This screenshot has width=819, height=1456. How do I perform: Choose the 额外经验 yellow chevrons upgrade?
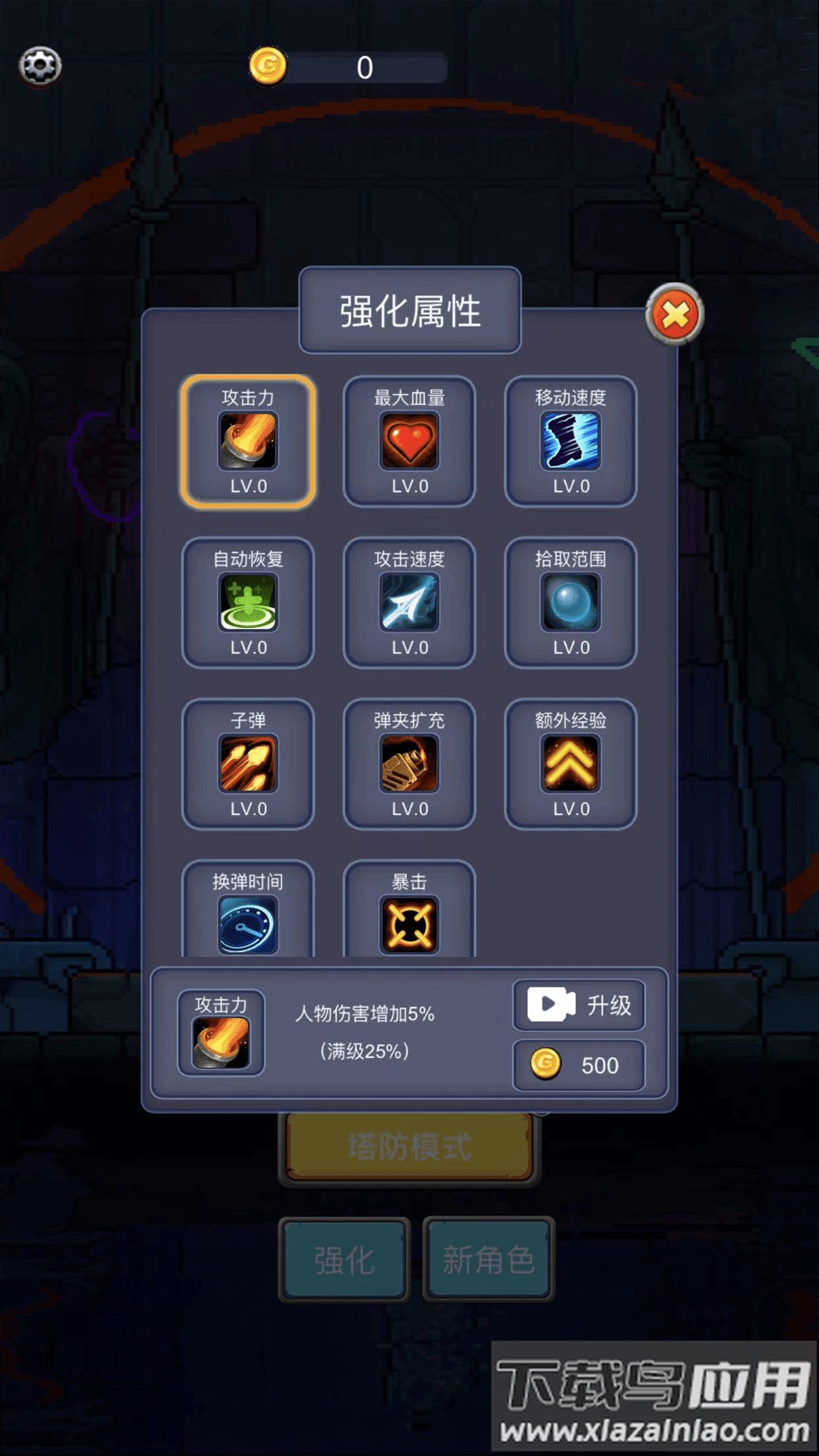coord(570,764)
